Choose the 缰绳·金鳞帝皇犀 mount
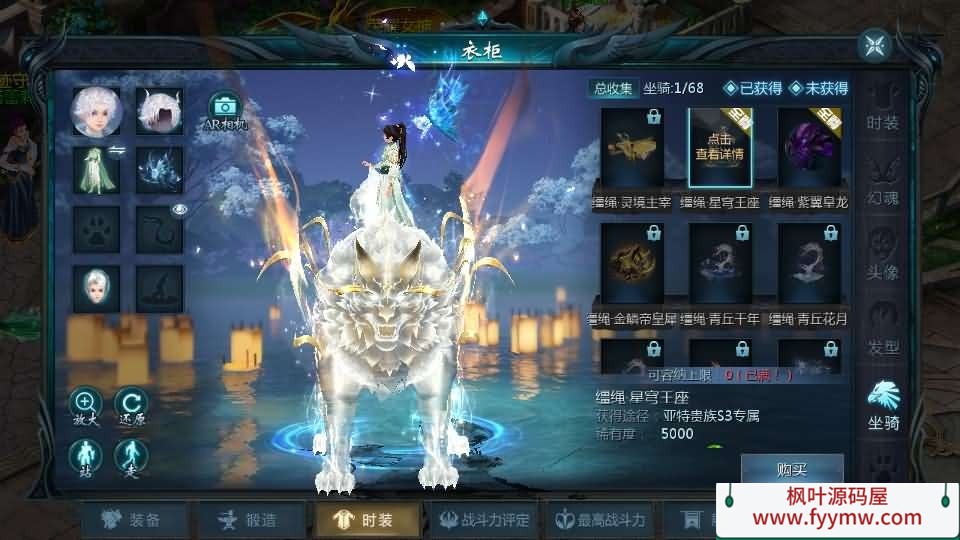 (x=631, y=263)
